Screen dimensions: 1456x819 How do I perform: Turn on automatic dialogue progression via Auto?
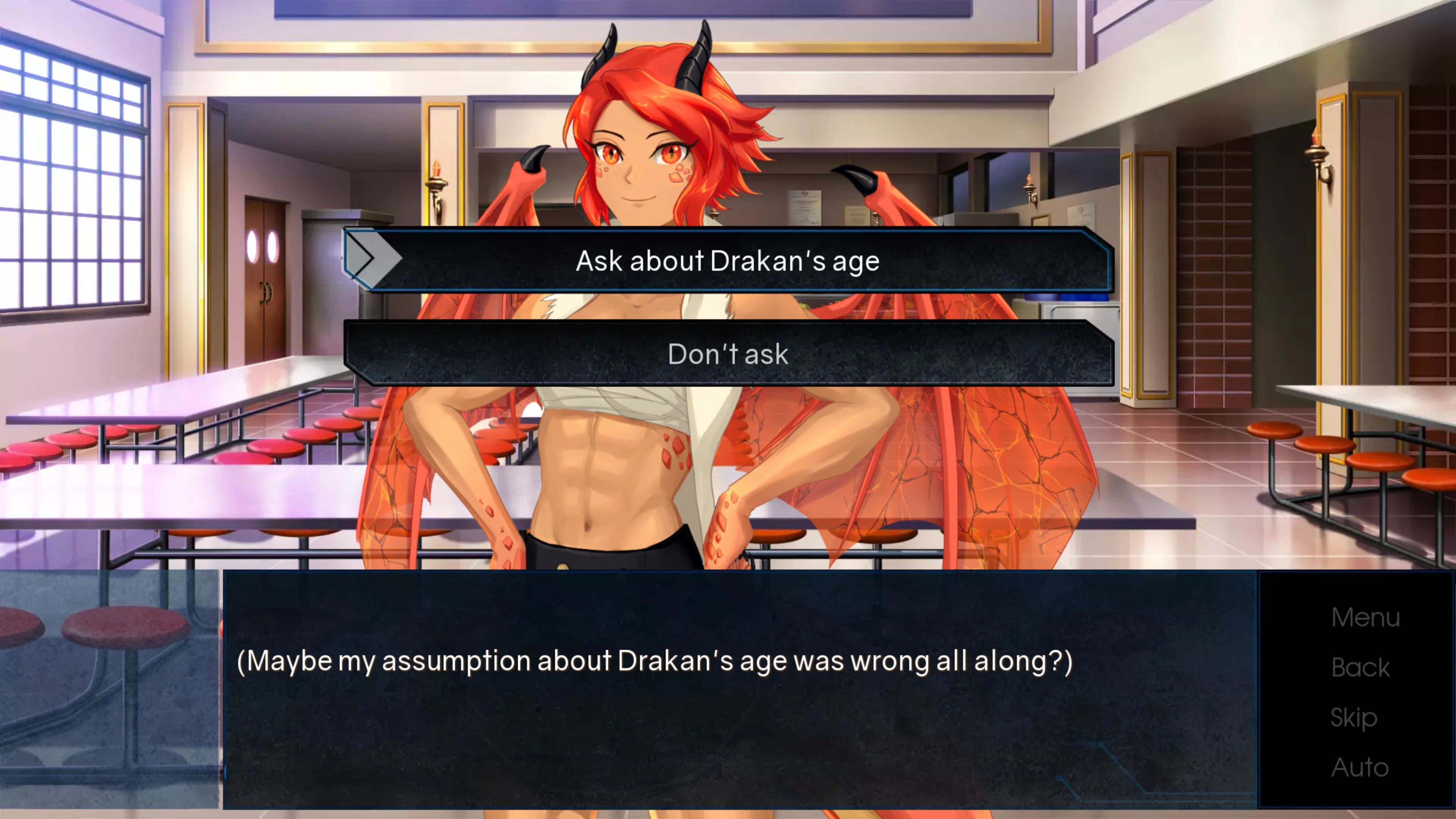(1360, 767)
